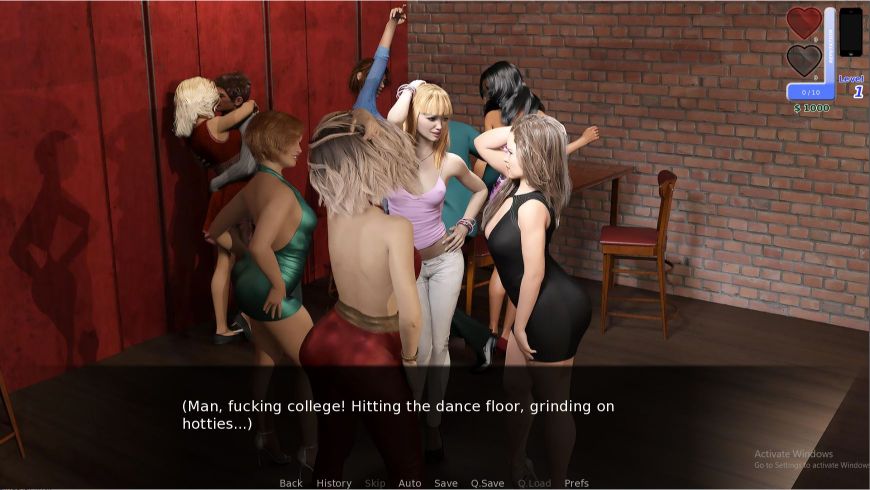The width and height of the screenshot is (870, 490).
Task: Open the dialogue History log
Action: (x=334, y=483)
